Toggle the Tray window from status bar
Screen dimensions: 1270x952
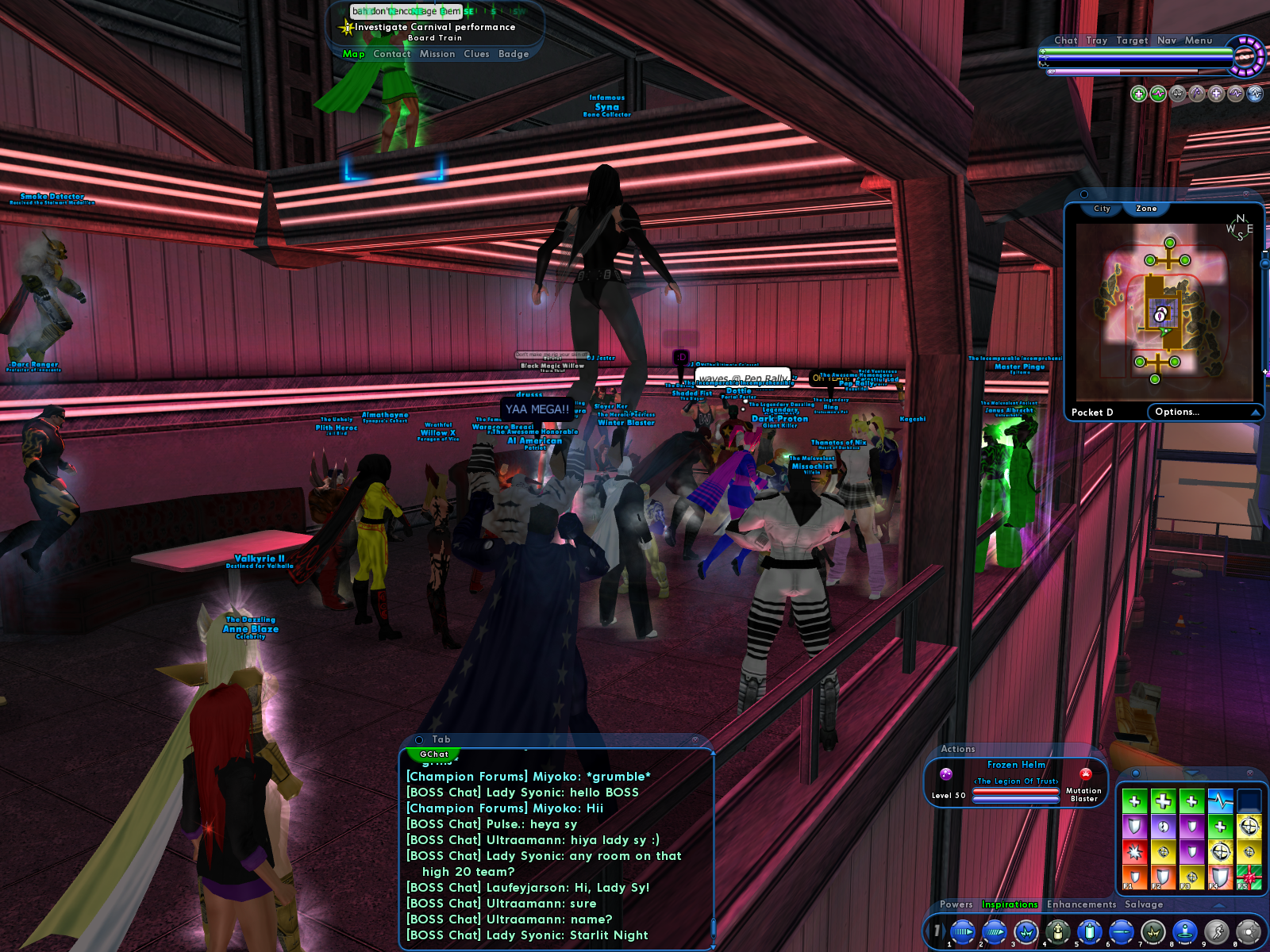pos(1096,40)
